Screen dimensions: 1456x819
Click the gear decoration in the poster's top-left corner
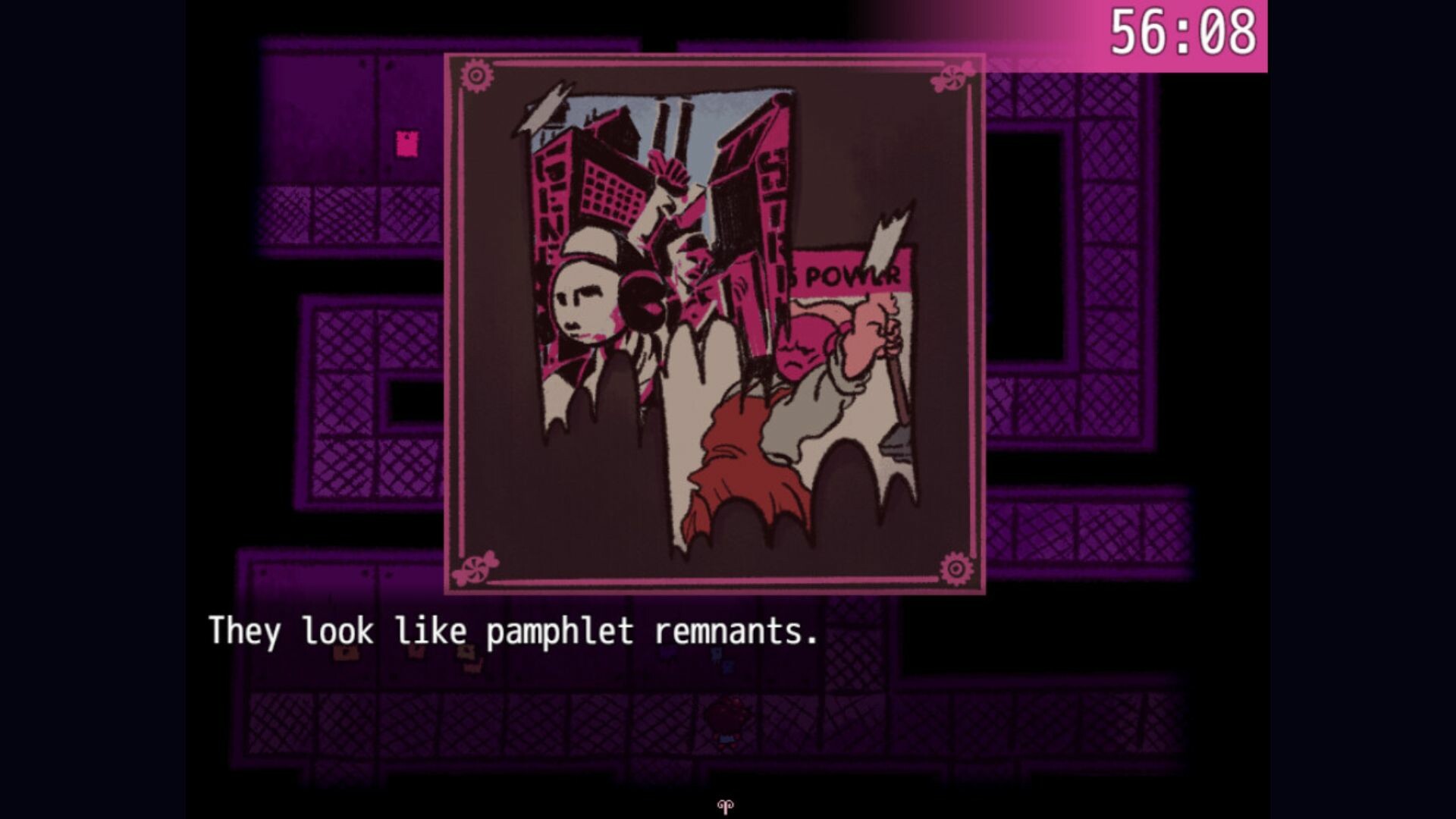point(475,74)
